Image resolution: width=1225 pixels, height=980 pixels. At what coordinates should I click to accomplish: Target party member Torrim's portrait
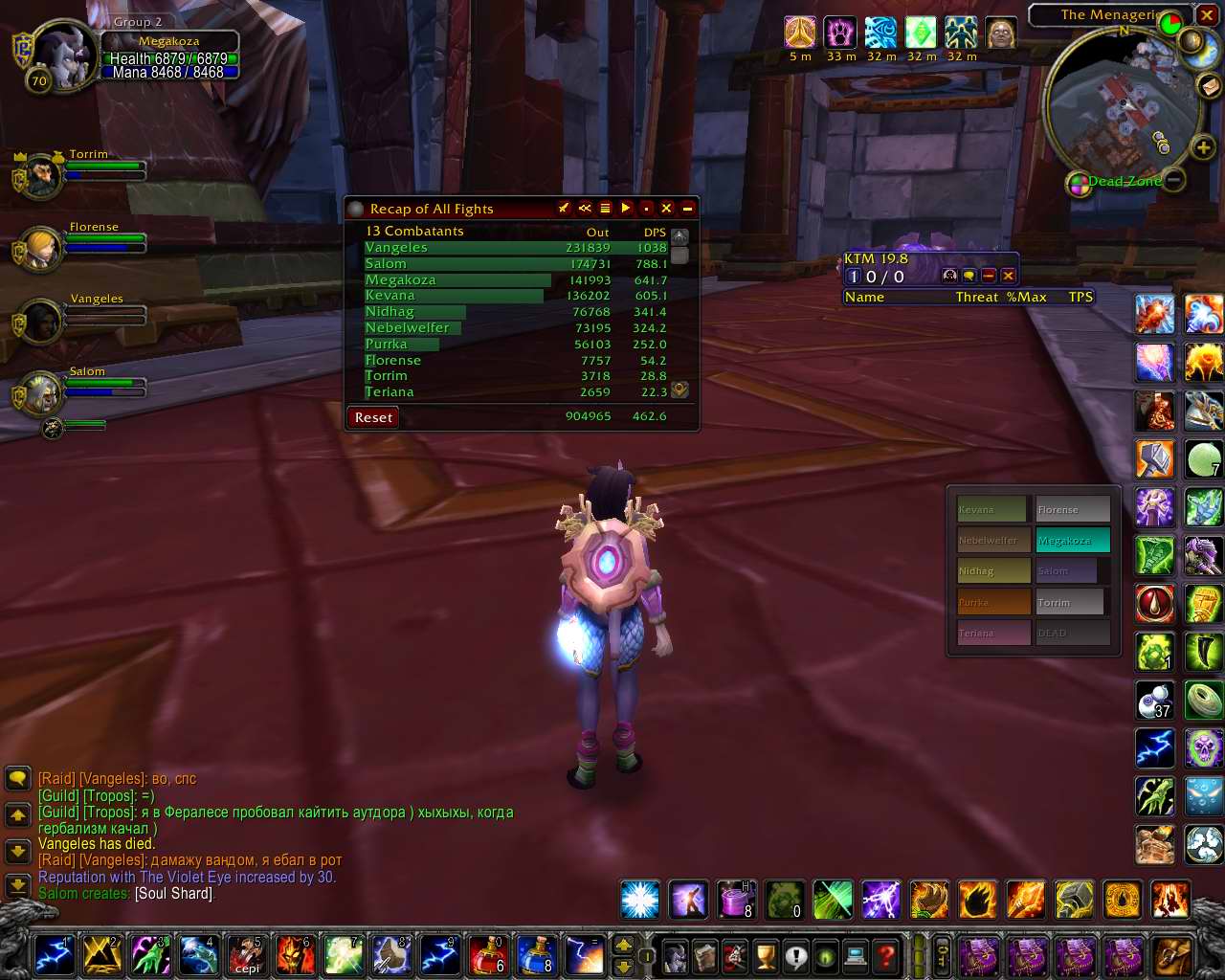pos(41,177)
